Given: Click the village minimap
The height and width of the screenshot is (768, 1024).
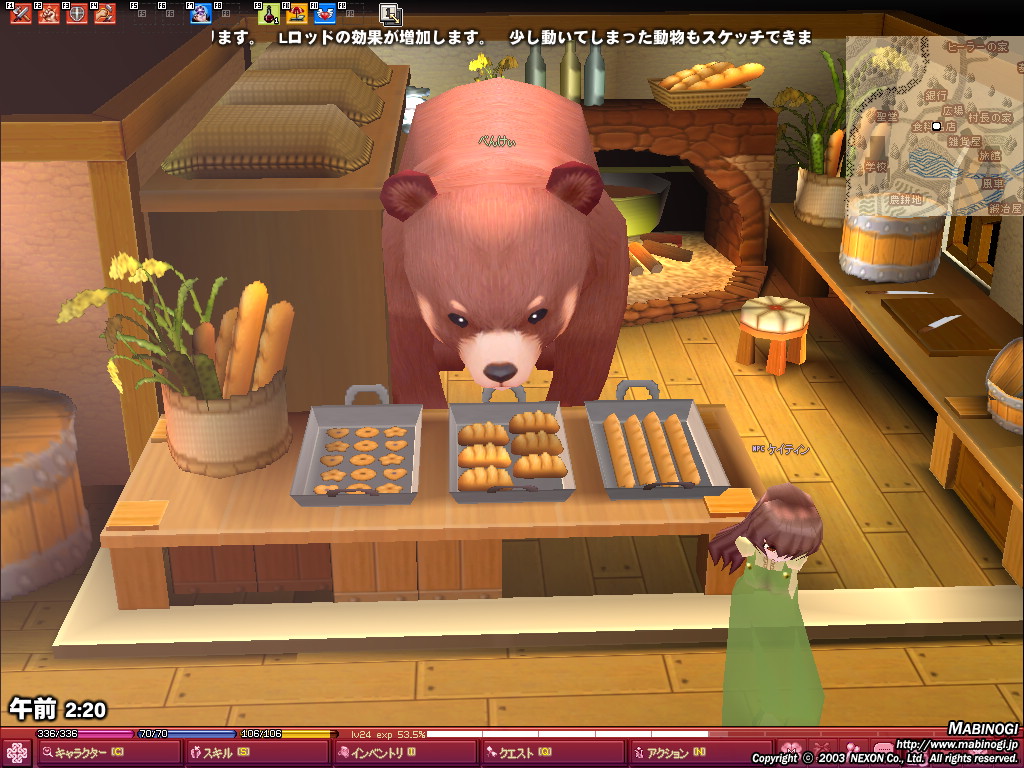Looking at the screenshot, I should click(934, 126).
